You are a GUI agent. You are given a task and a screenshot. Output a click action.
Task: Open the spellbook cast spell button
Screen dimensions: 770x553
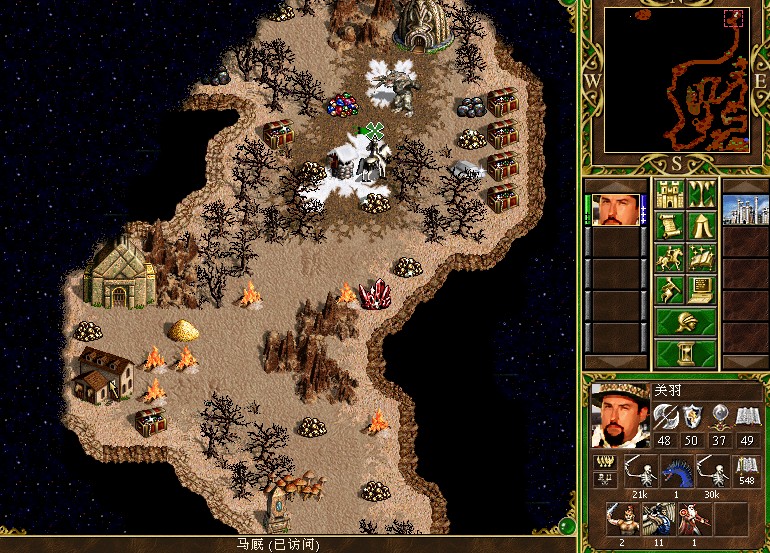click(x=702, y=258)
